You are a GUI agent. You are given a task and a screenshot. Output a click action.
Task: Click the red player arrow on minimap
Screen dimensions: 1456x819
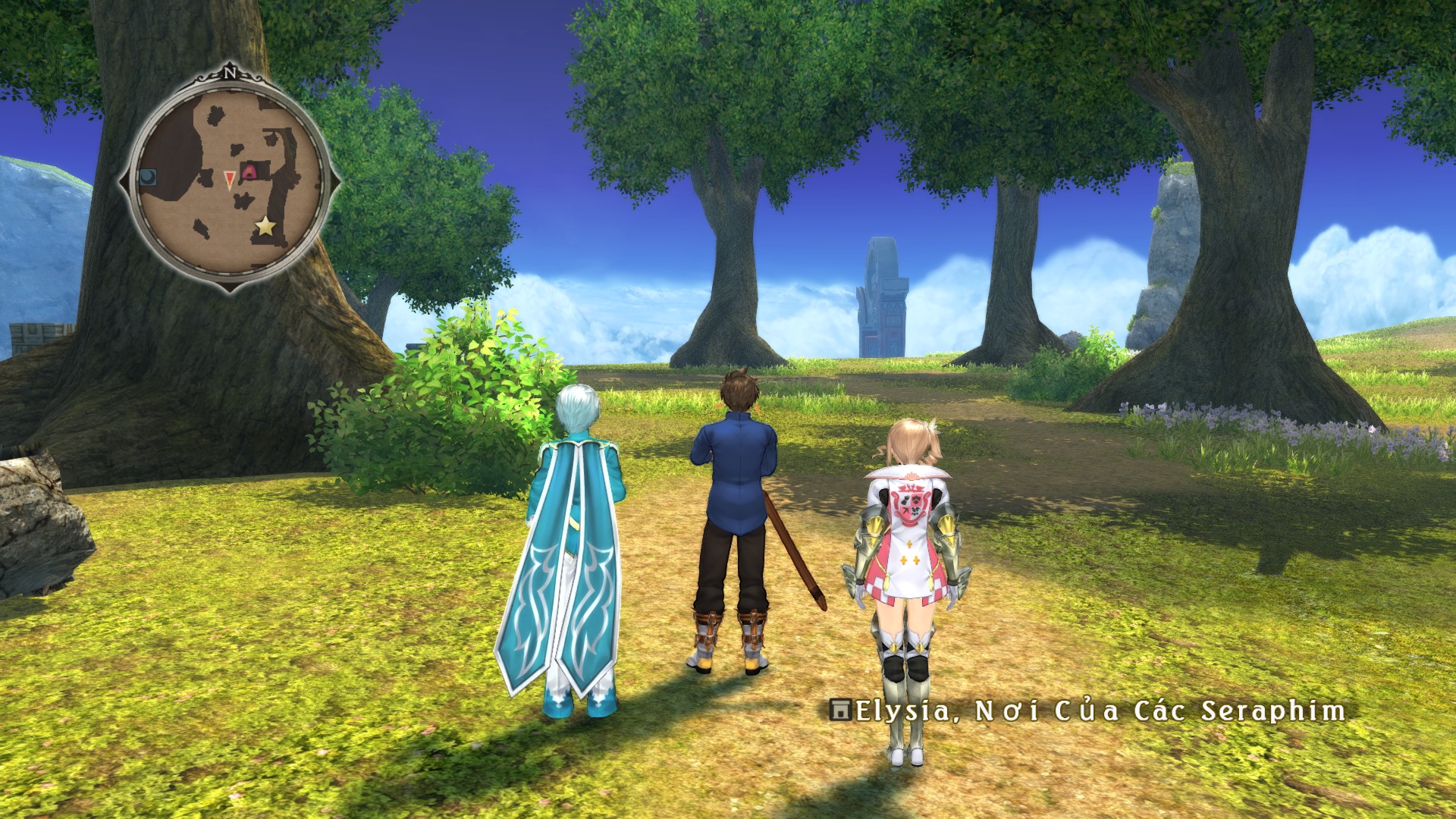coord(229,178)
